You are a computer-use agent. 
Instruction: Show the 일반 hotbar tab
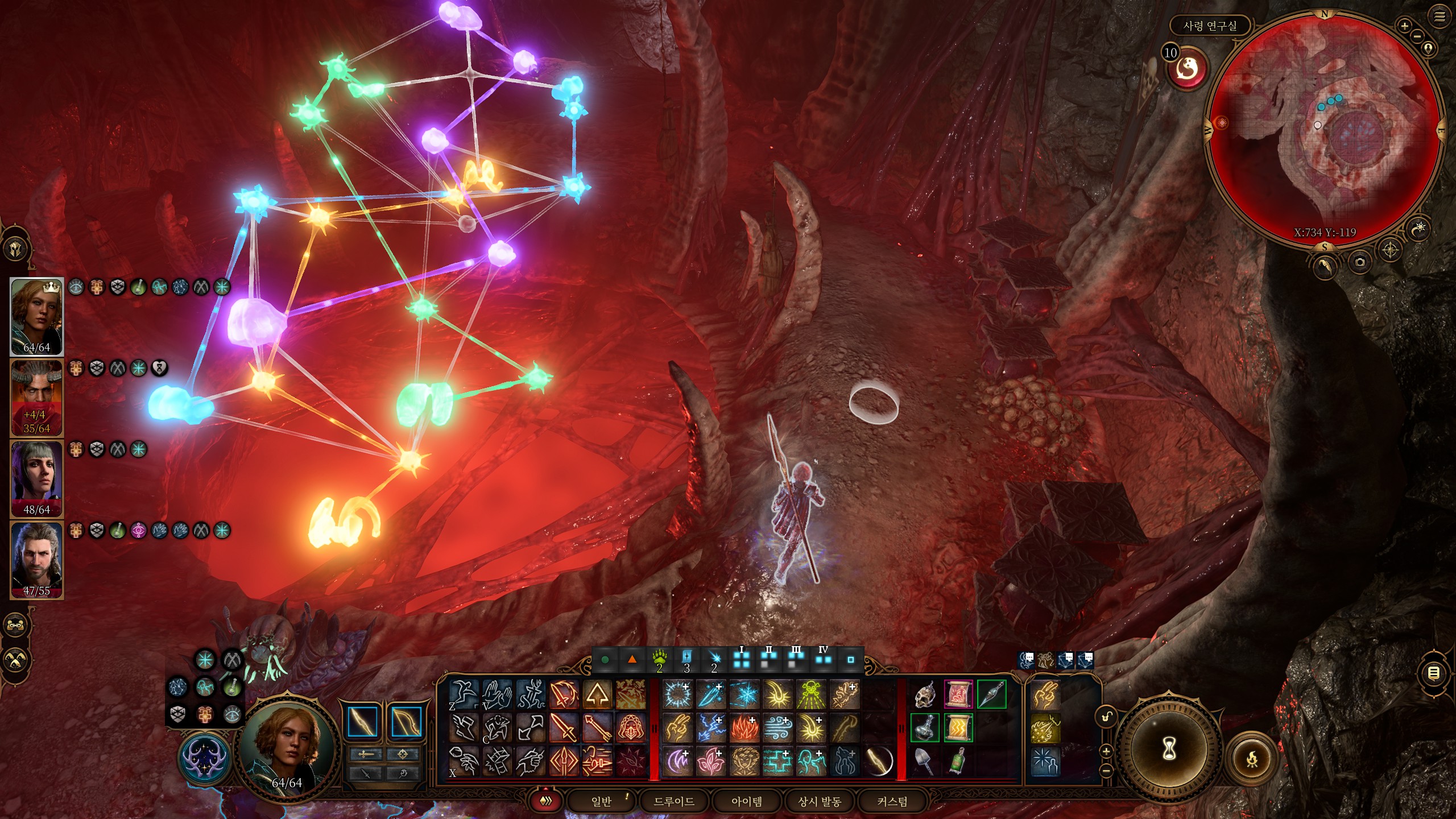(x=601, y=801)
